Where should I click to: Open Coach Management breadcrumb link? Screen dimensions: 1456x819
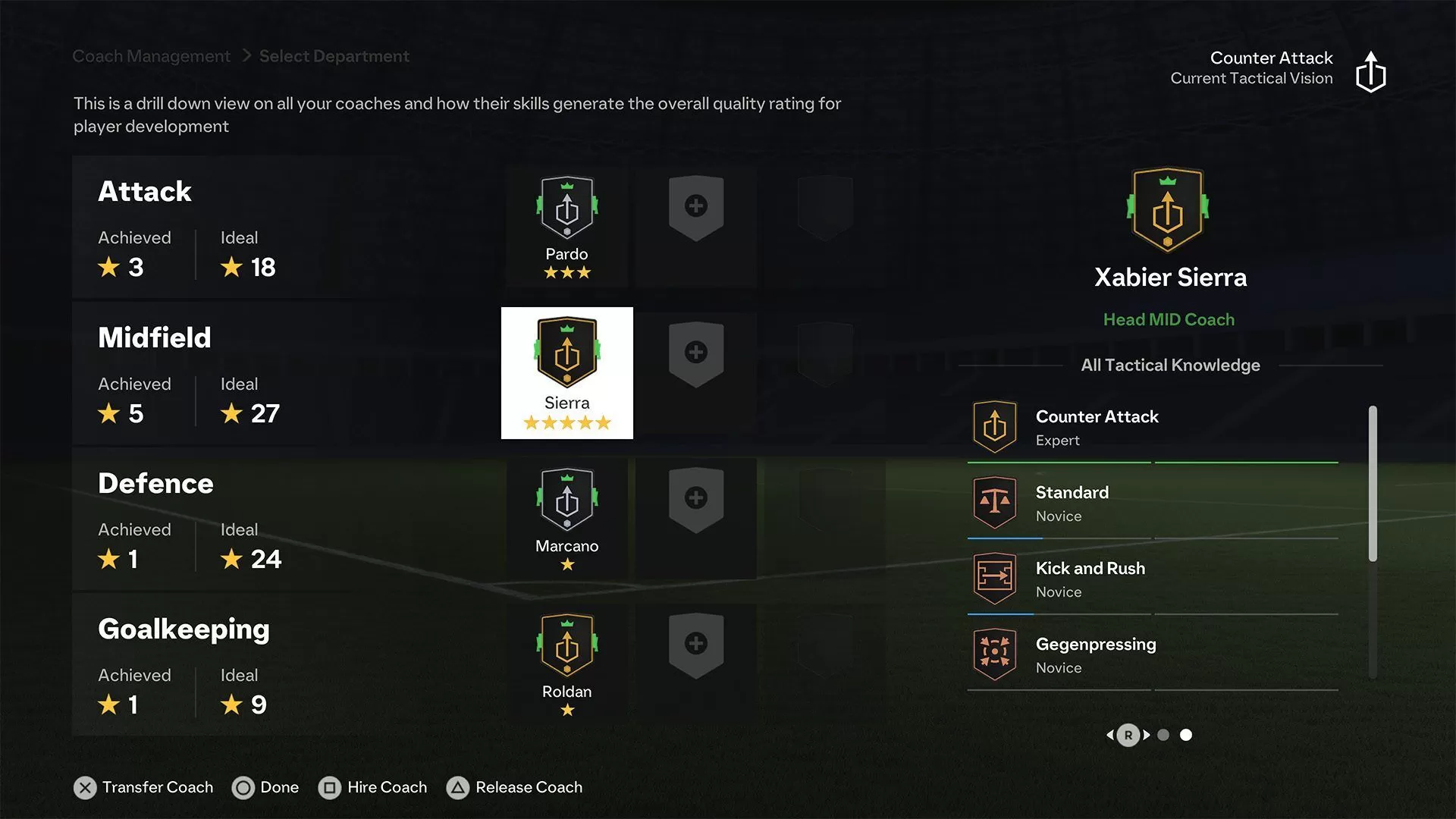[x=151, y=55]
